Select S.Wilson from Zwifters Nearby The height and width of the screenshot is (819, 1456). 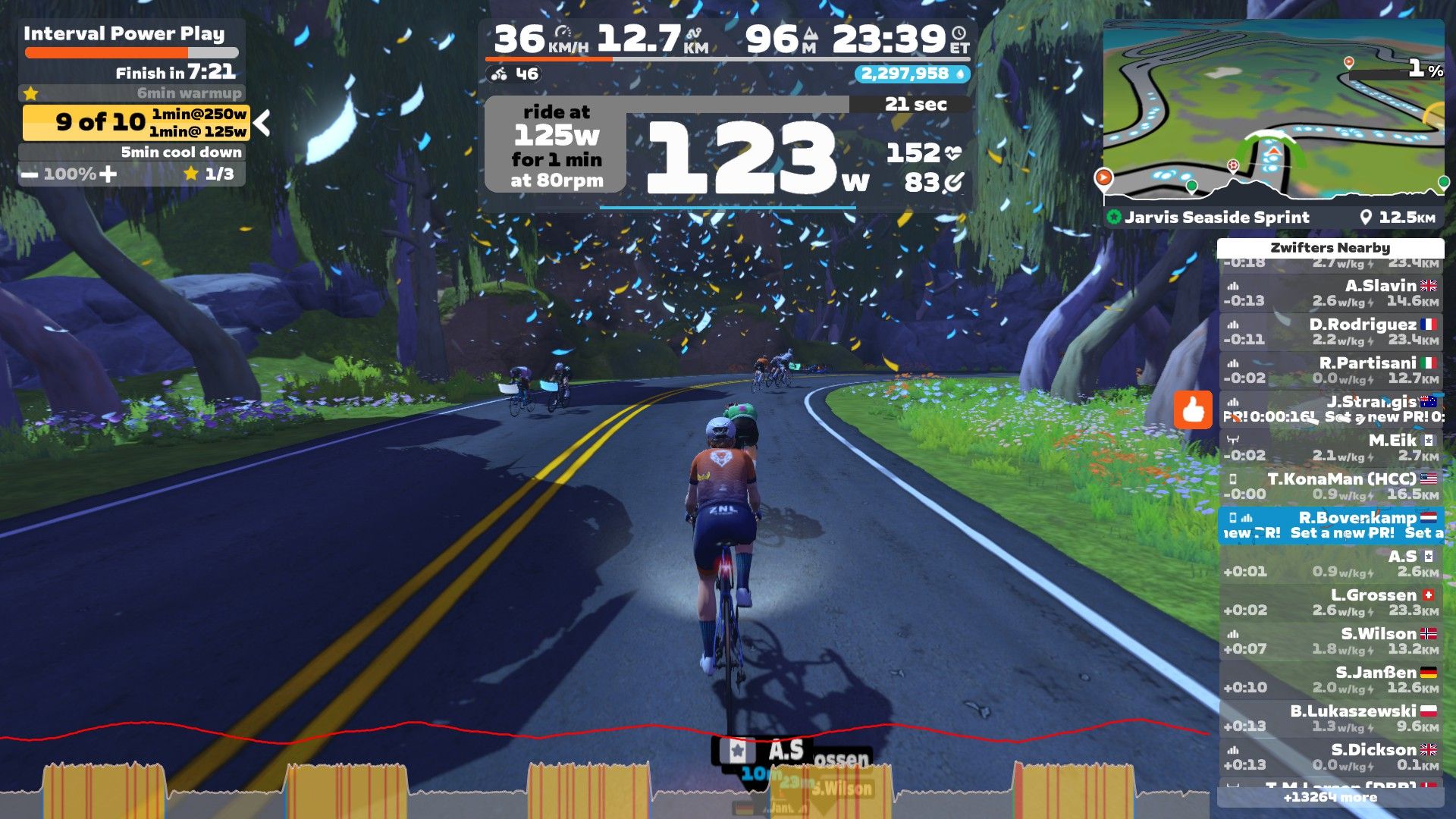1330,641
